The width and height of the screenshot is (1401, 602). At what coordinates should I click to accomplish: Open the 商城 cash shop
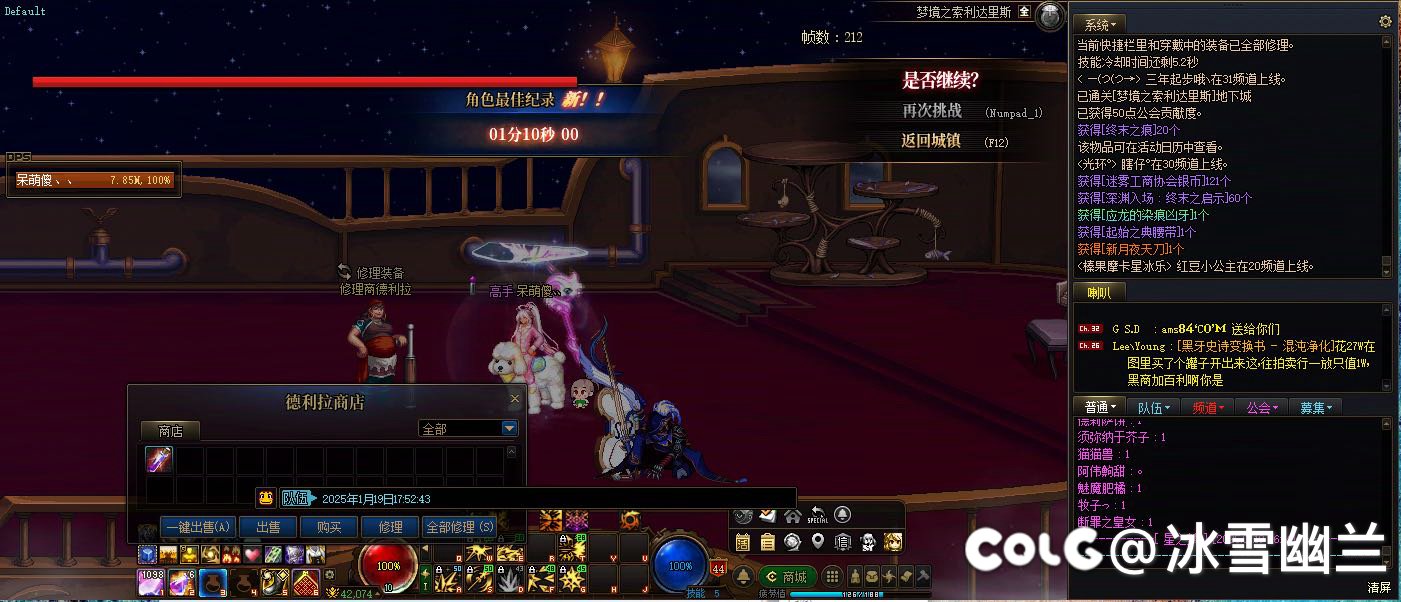point(786,577)
